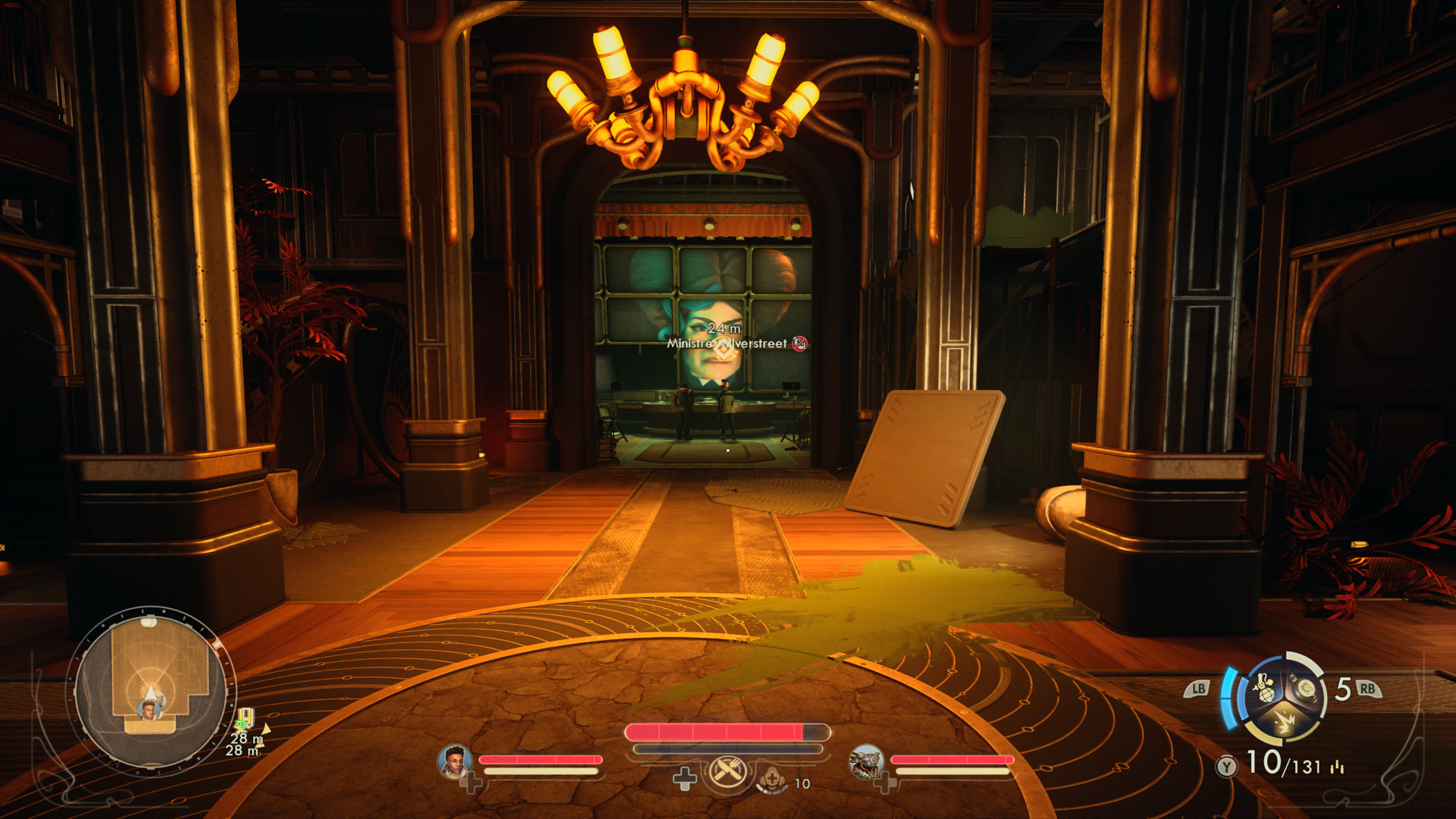1456x819 pixels.
Task: Select the flask gadget wheel segment
Action: [1306, 689]
